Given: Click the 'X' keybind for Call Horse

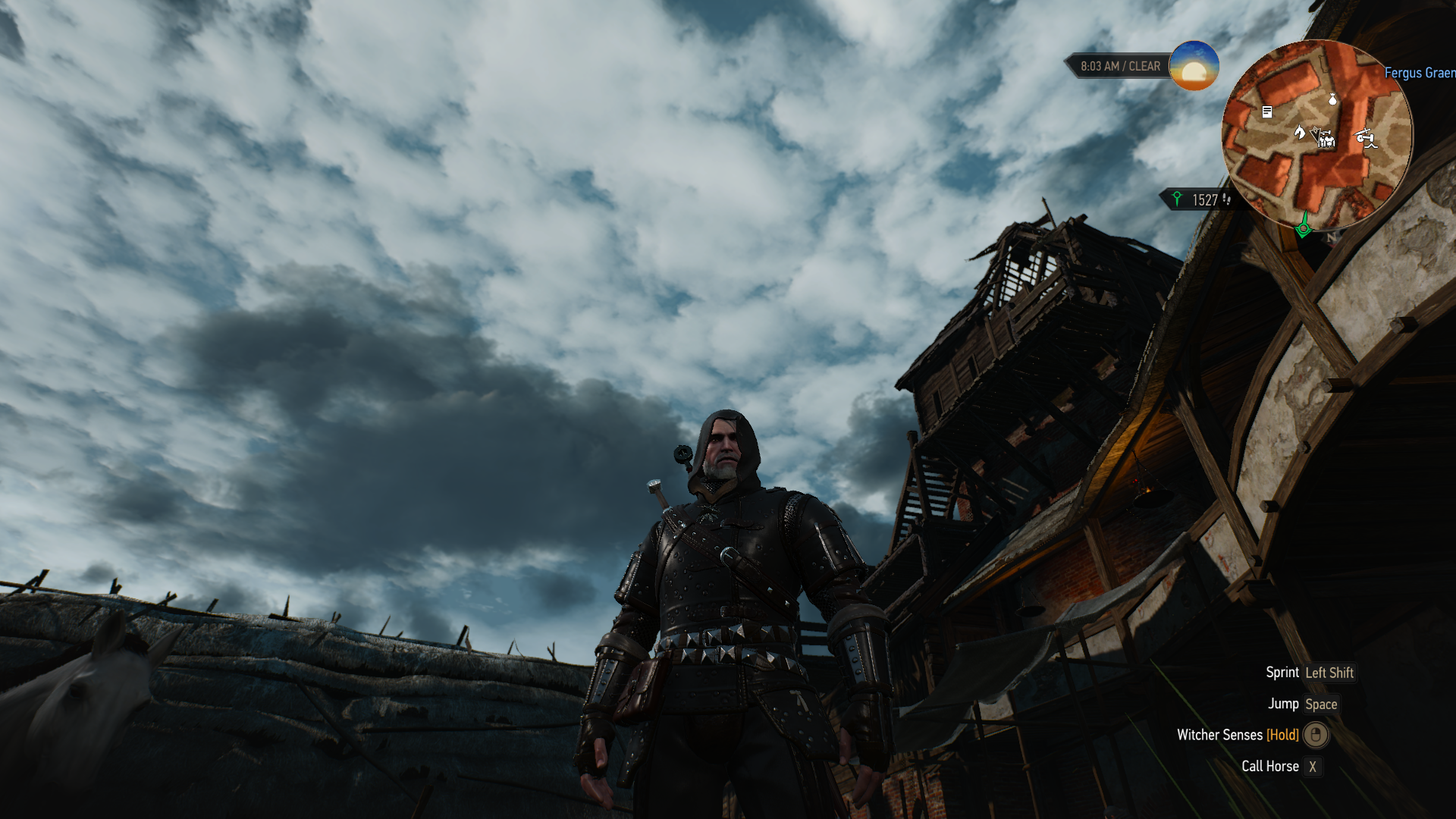Looking at the screenshot, I should 1313,766.
